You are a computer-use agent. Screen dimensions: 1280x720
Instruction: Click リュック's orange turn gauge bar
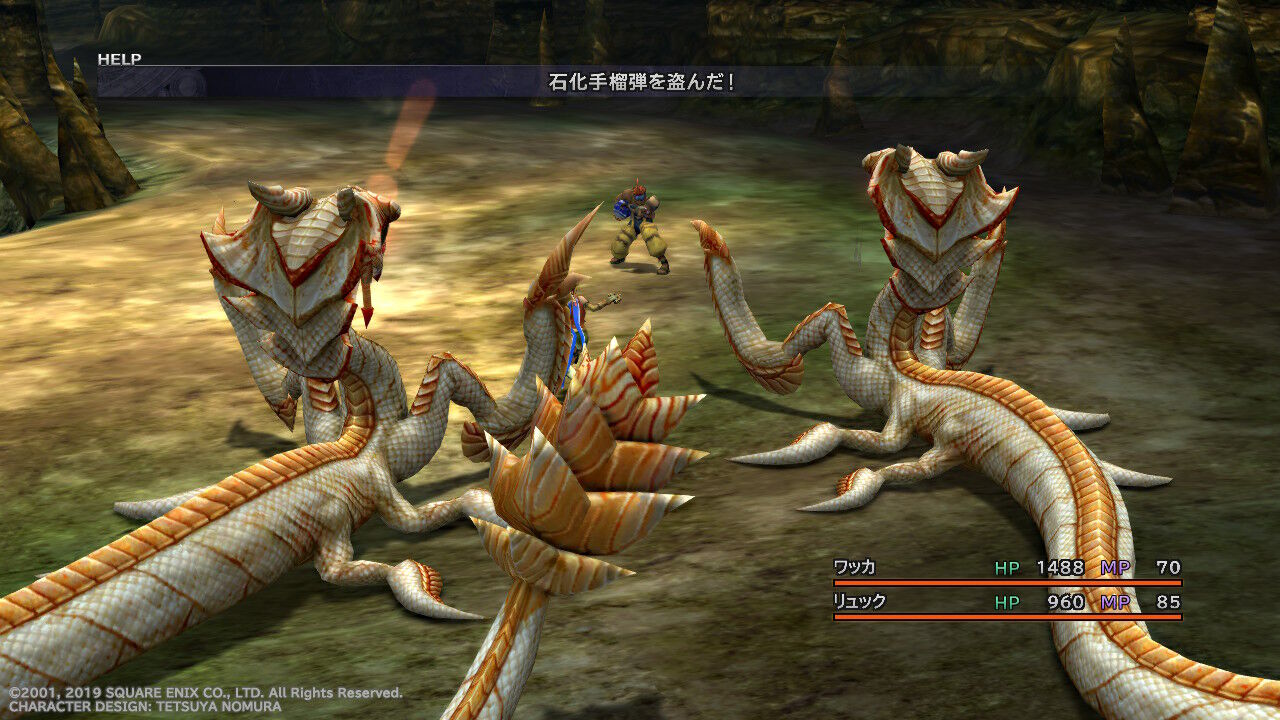point(1010,618)
